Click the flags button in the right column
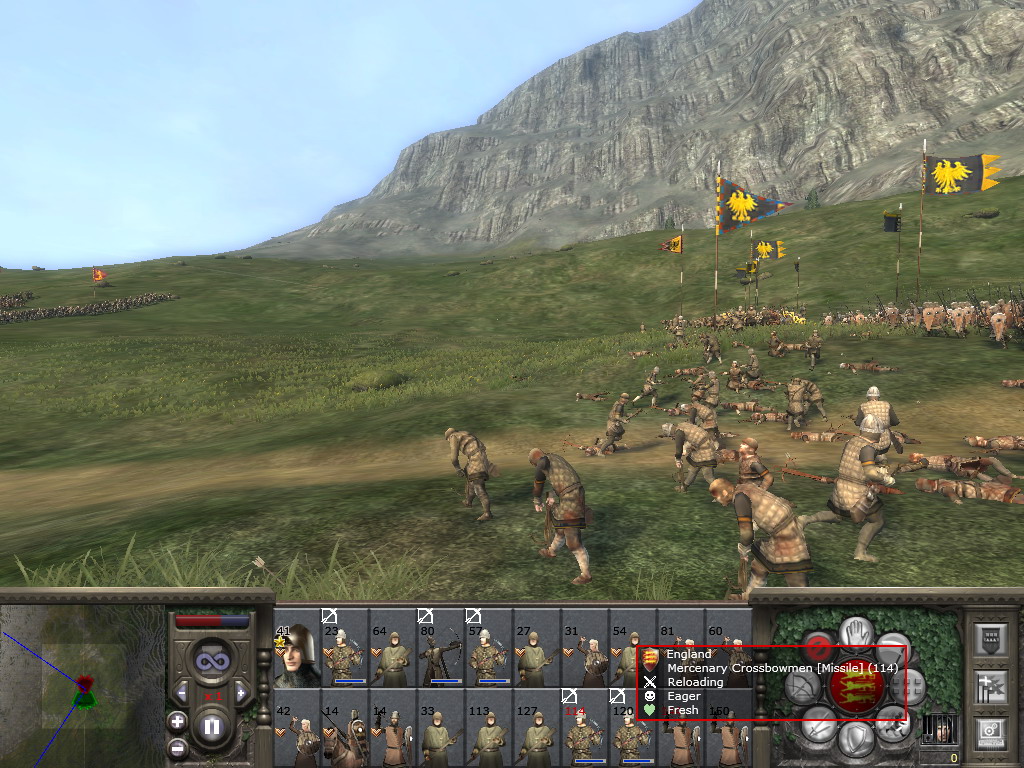The image size is (1024, 768). click(x=990, y=686)
